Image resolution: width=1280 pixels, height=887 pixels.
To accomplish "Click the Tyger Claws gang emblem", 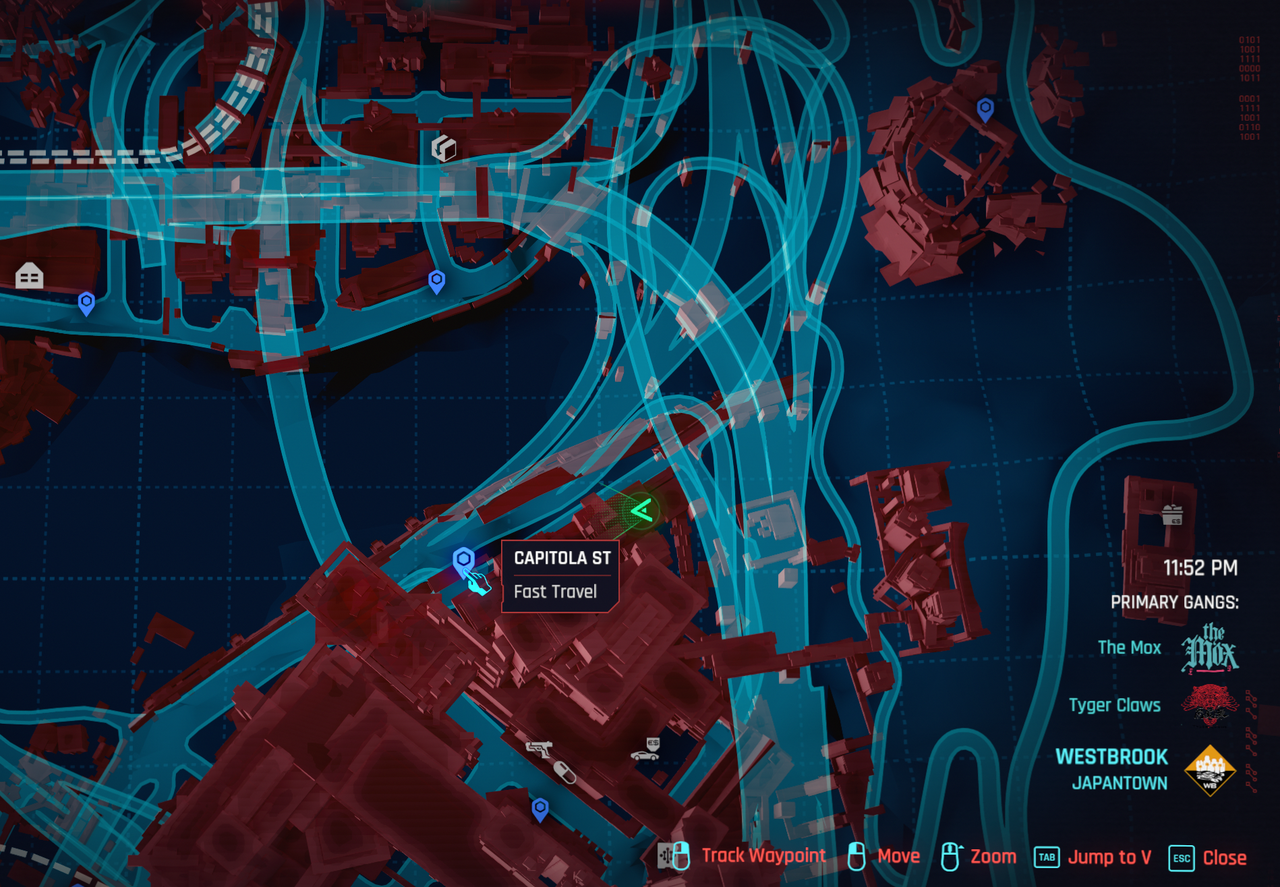I will click(x=1209, y=705).
